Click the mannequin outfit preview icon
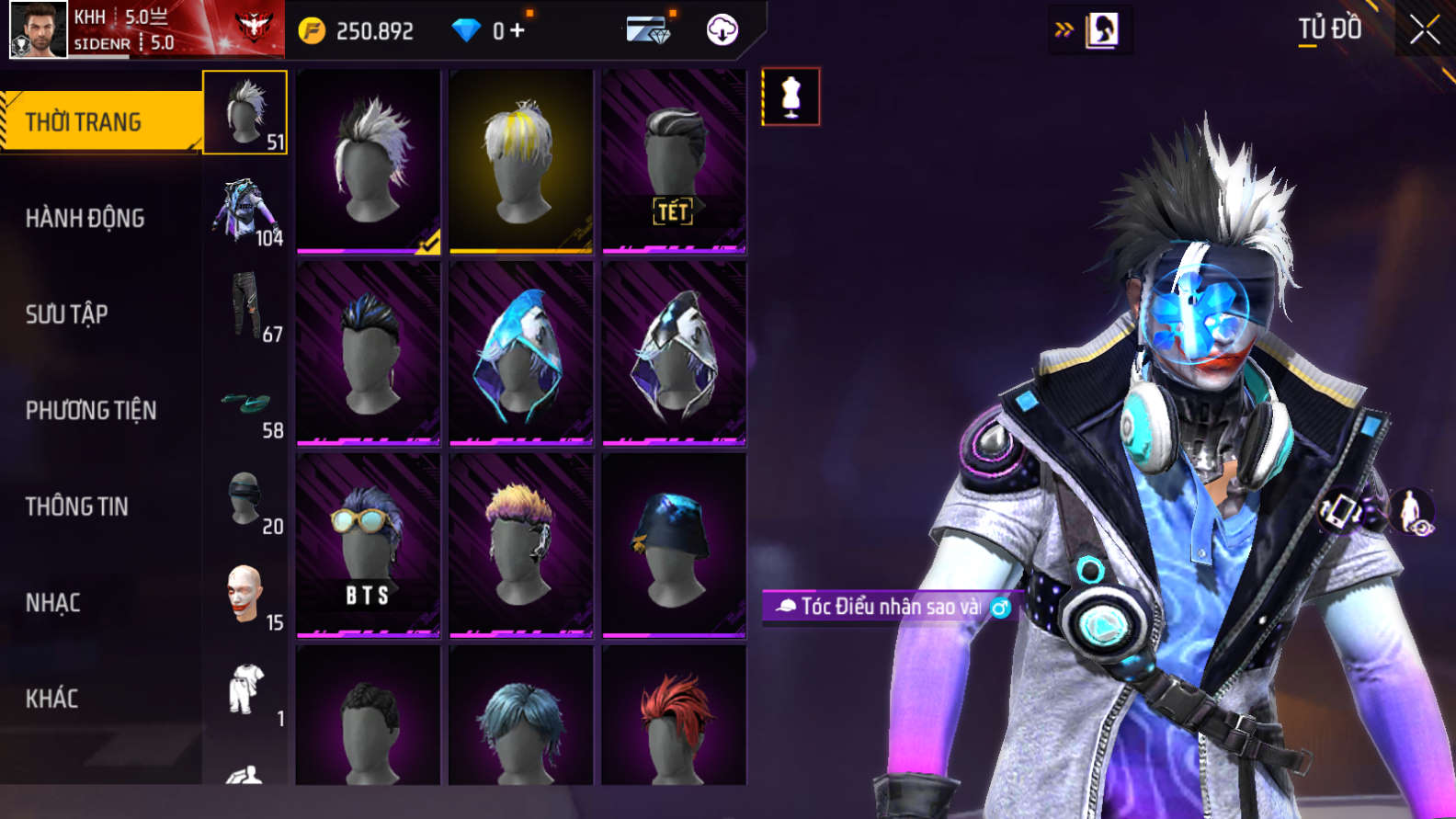1456x819 pixels. [791, 97]
